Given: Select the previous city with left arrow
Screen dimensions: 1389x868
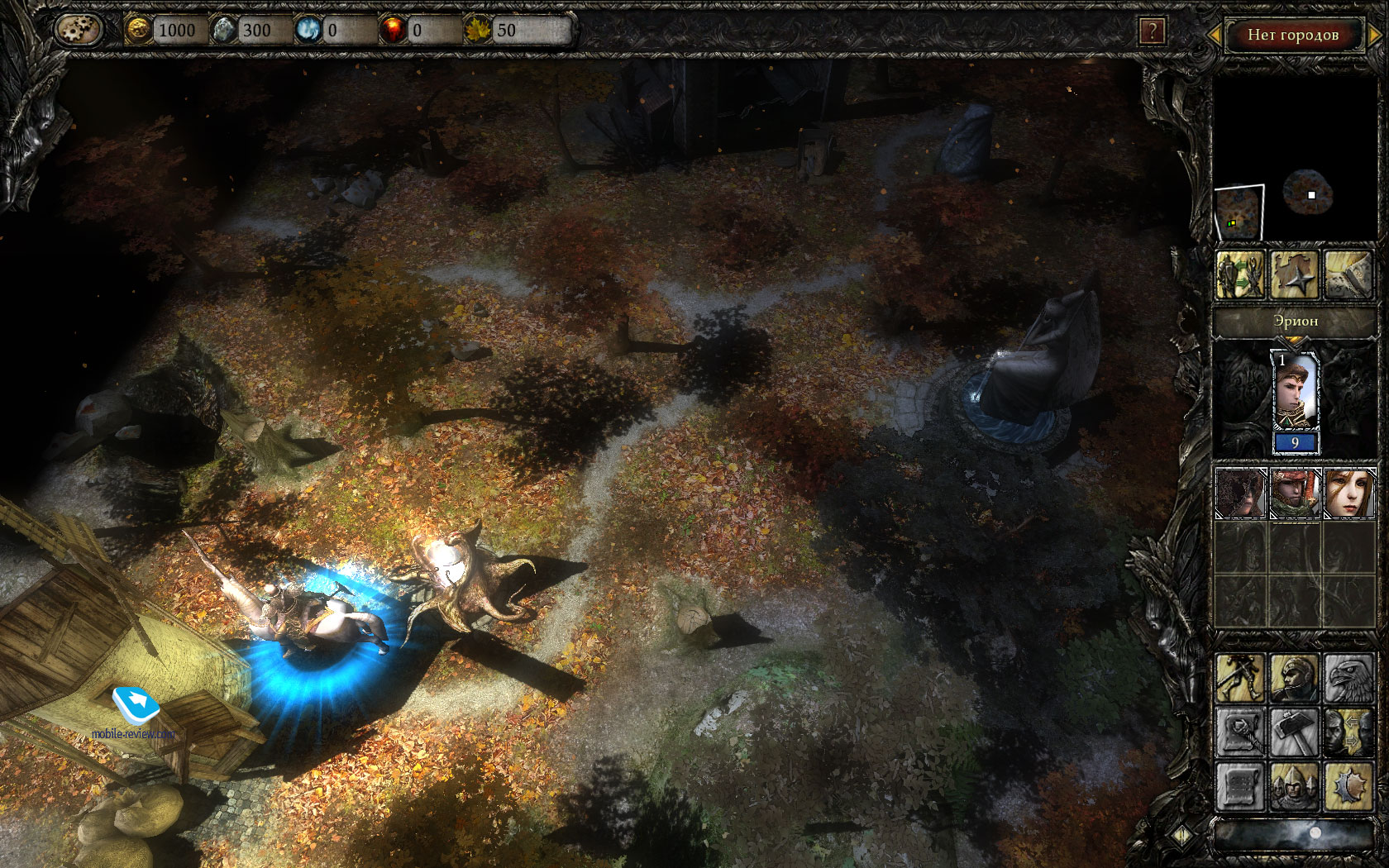Looking at the screenshot, I should click(1215, 35).
